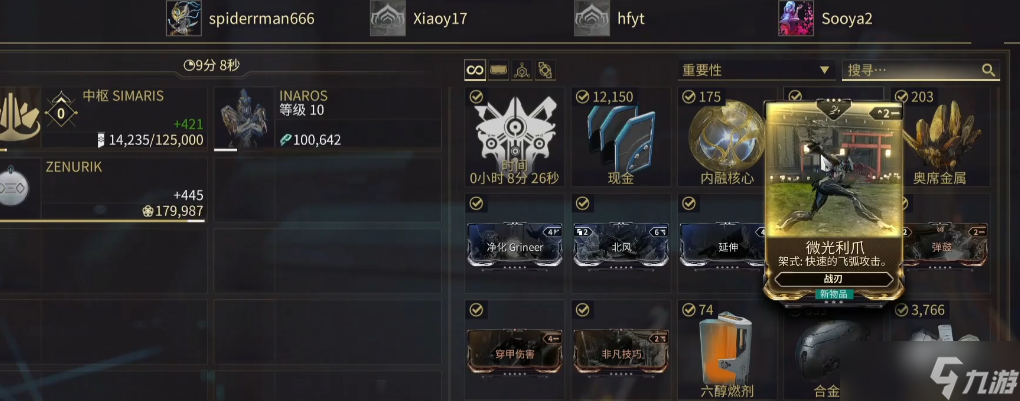Select the 内融核心 Endo reward

coord(724,138)
